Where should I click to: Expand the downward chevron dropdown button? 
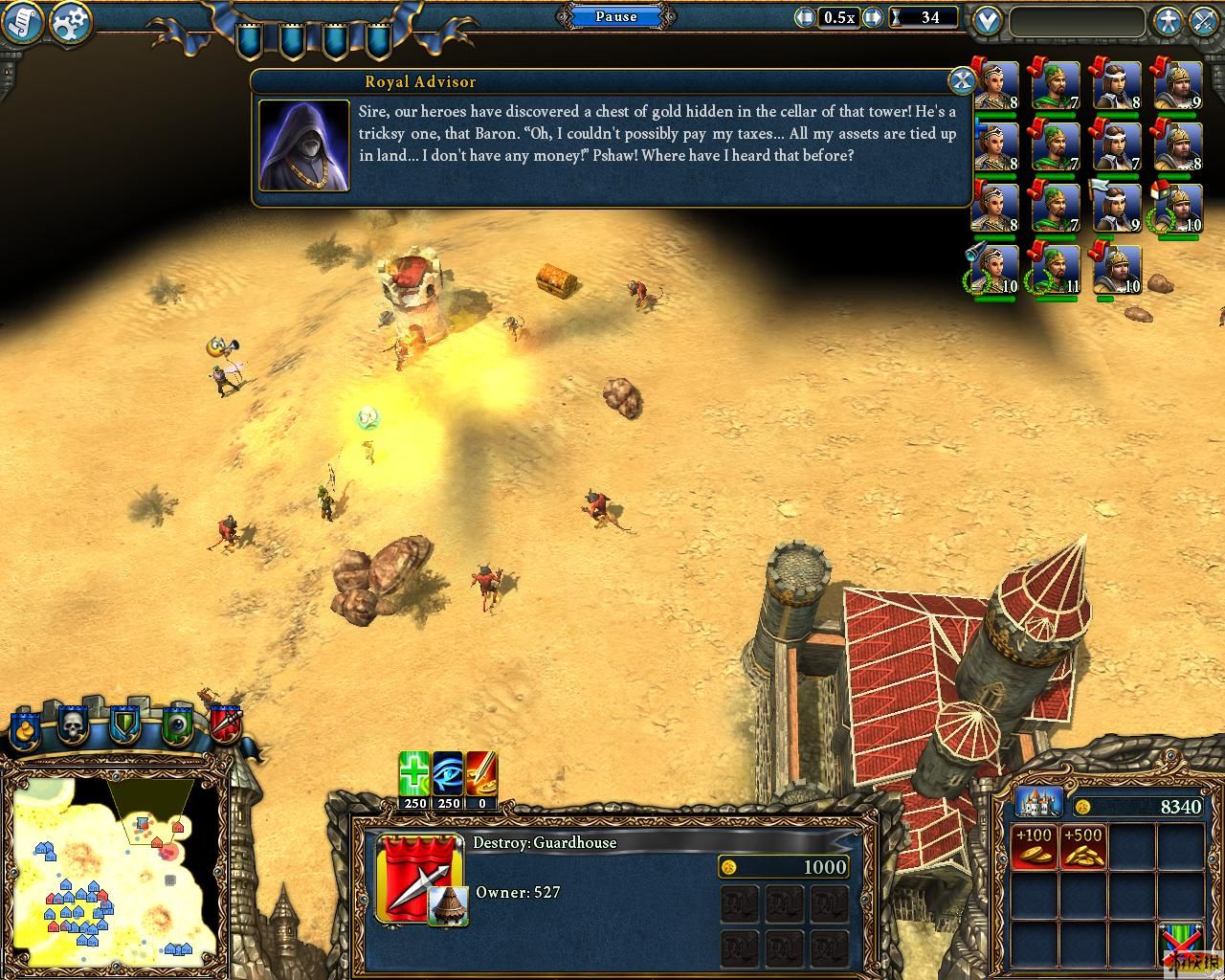[987, 21]
